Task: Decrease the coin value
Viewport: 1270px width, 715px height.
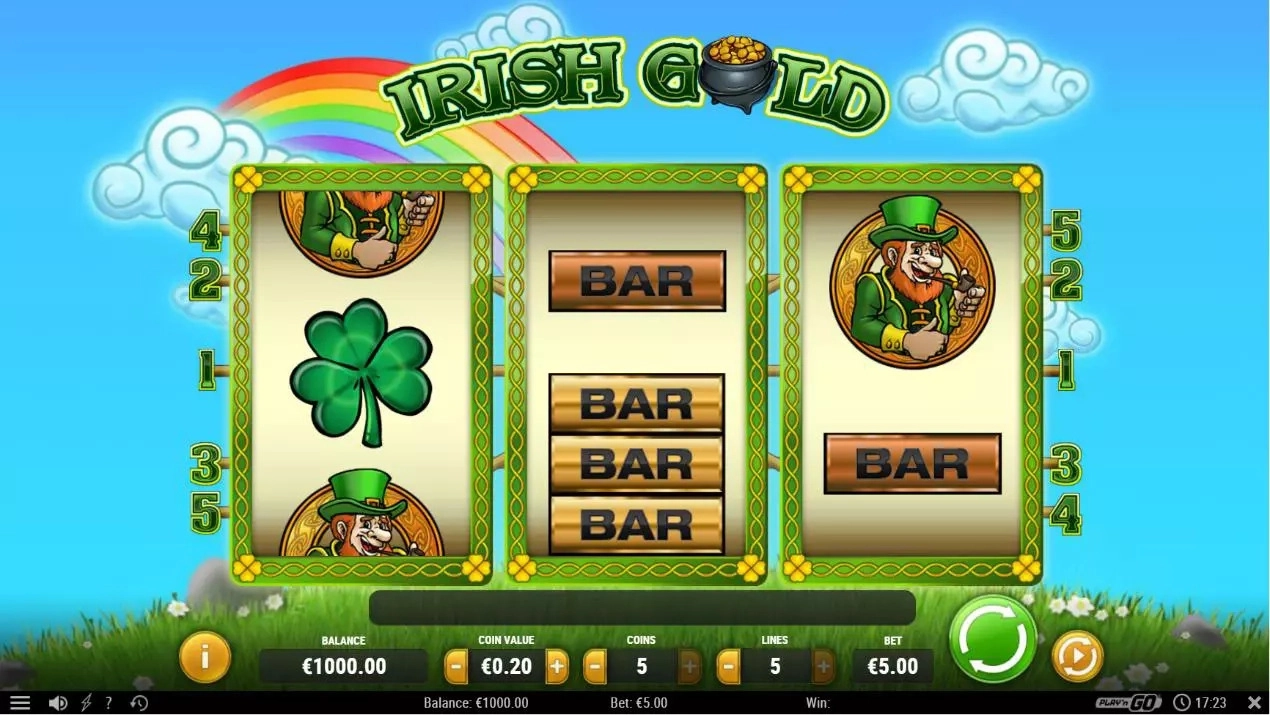Action: (x=456, y=666)
